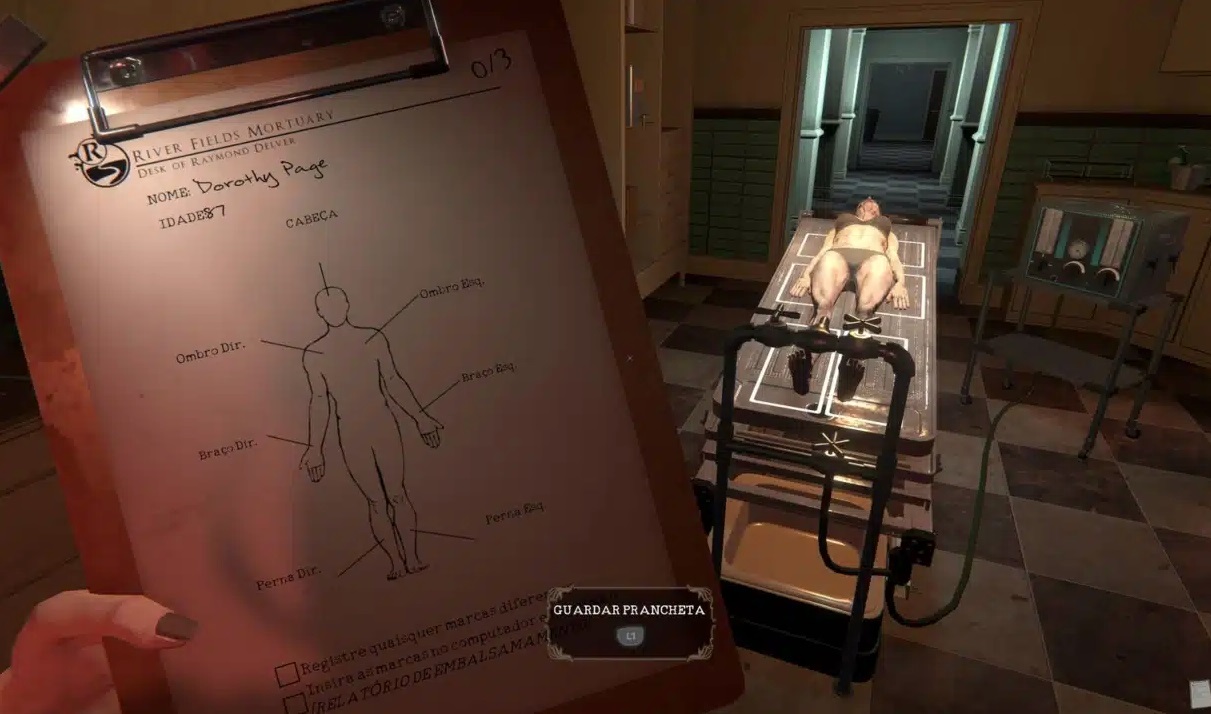Tick the 'Registre quaisquer marcas' checkbox

[287, 673]
